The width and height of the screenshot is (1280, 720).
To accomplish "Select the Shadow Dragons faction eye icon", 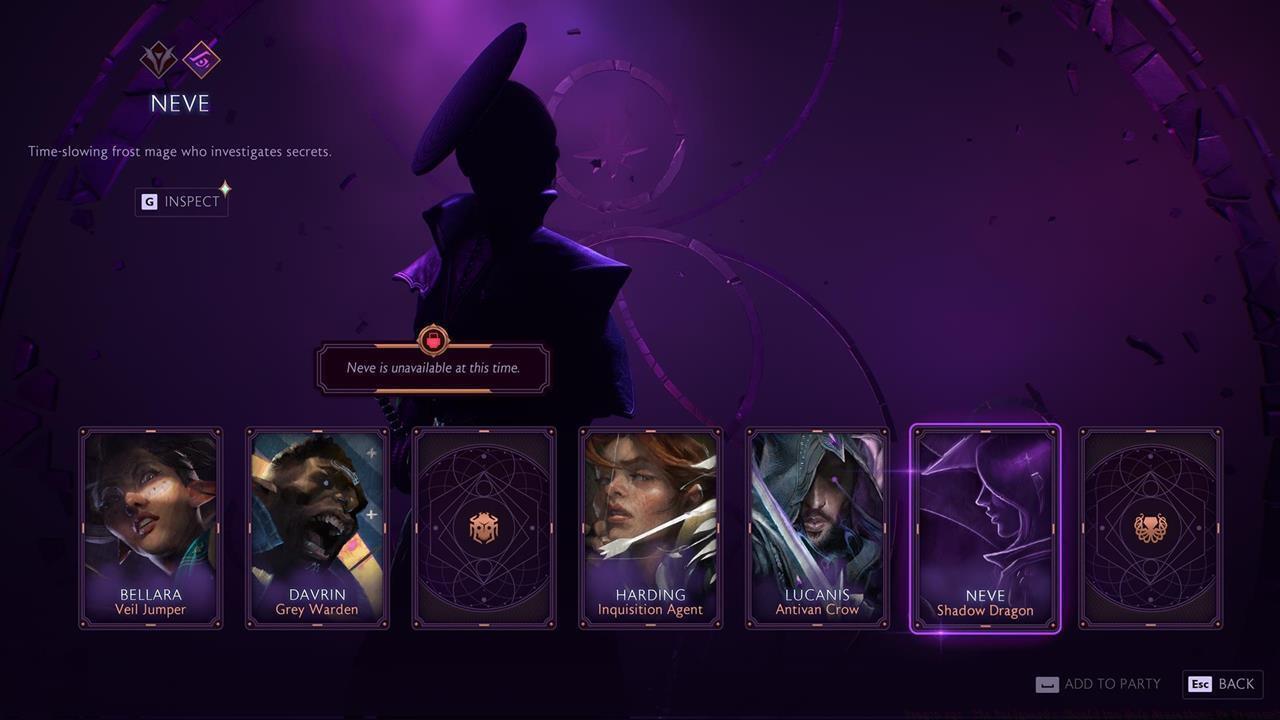I will click(200, 61).
